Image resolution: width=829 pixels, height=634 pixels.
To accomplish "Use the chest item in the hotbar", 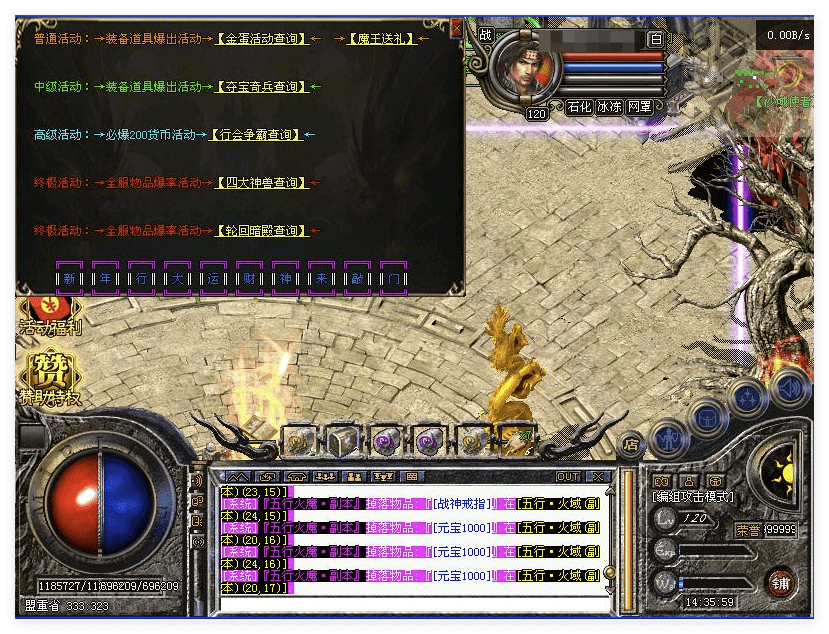I will 343,441.
